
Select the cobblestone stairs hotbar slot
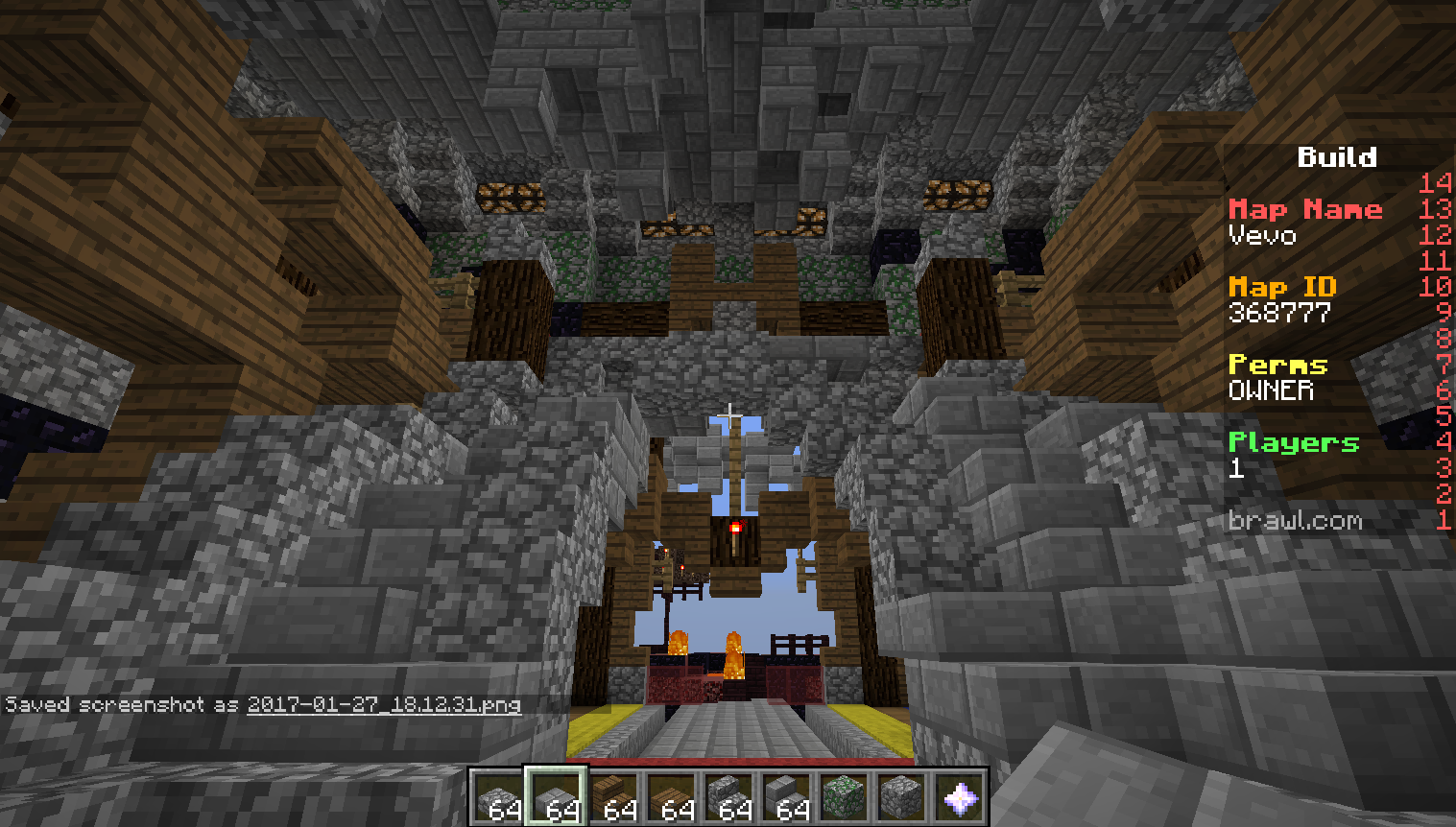(729, 797)
